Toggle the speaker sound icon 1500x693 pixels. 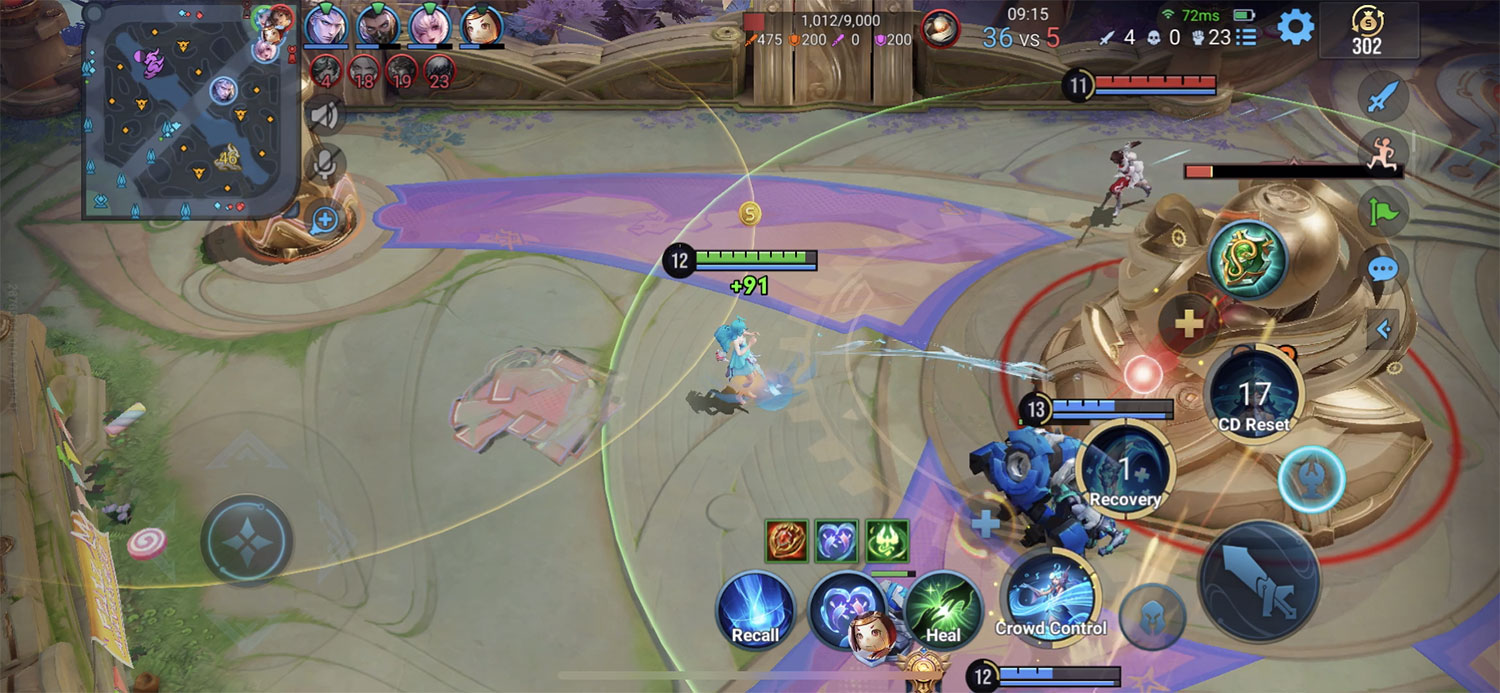click(325, 115)
